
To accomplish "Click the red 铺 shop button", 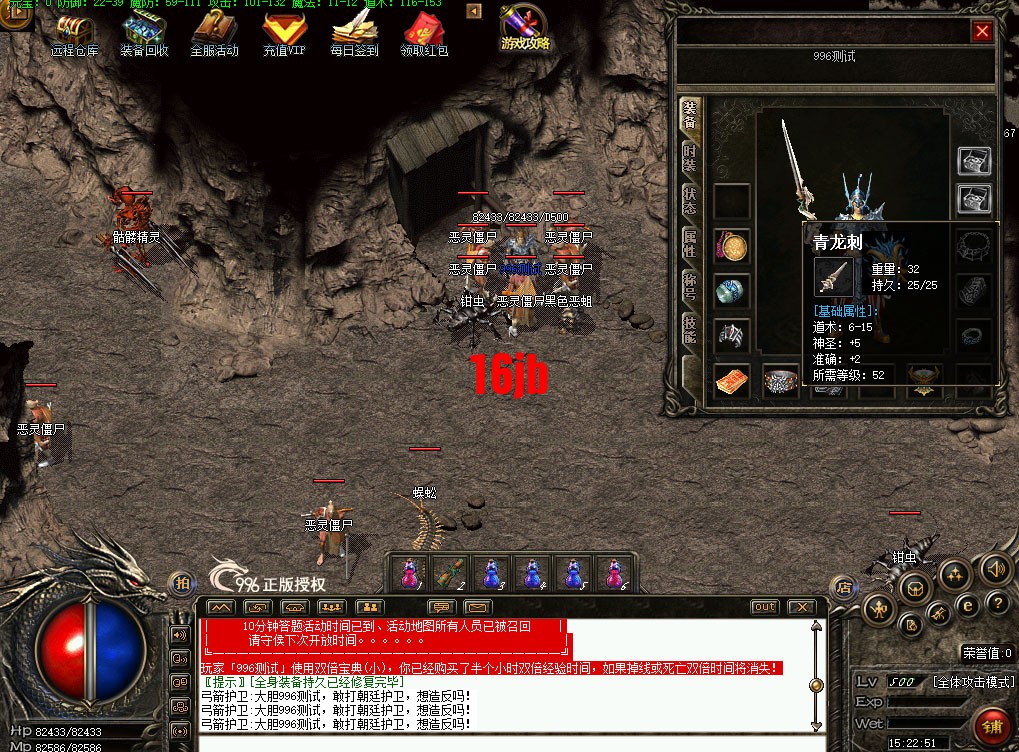I will tap(992, 724).
